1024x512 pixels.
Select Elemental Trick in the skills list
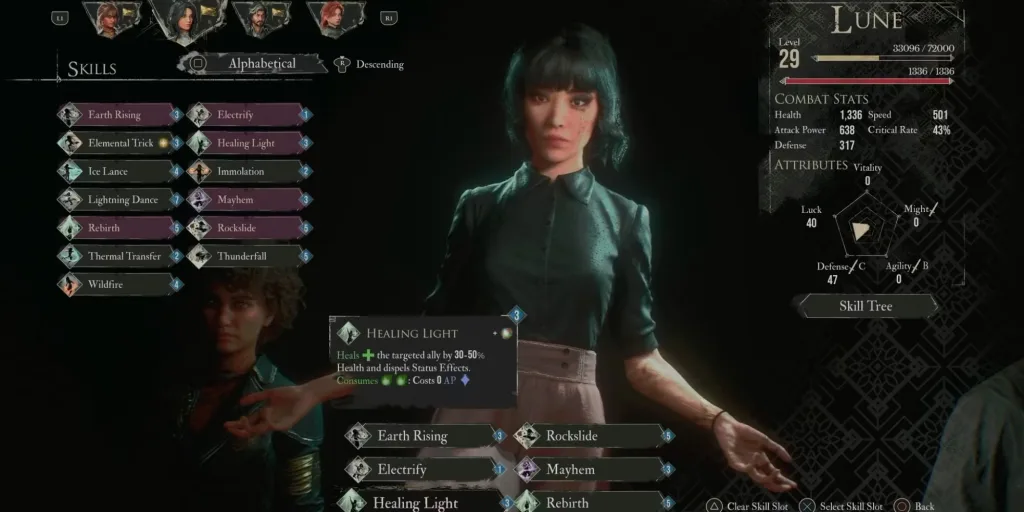(120, 143)
